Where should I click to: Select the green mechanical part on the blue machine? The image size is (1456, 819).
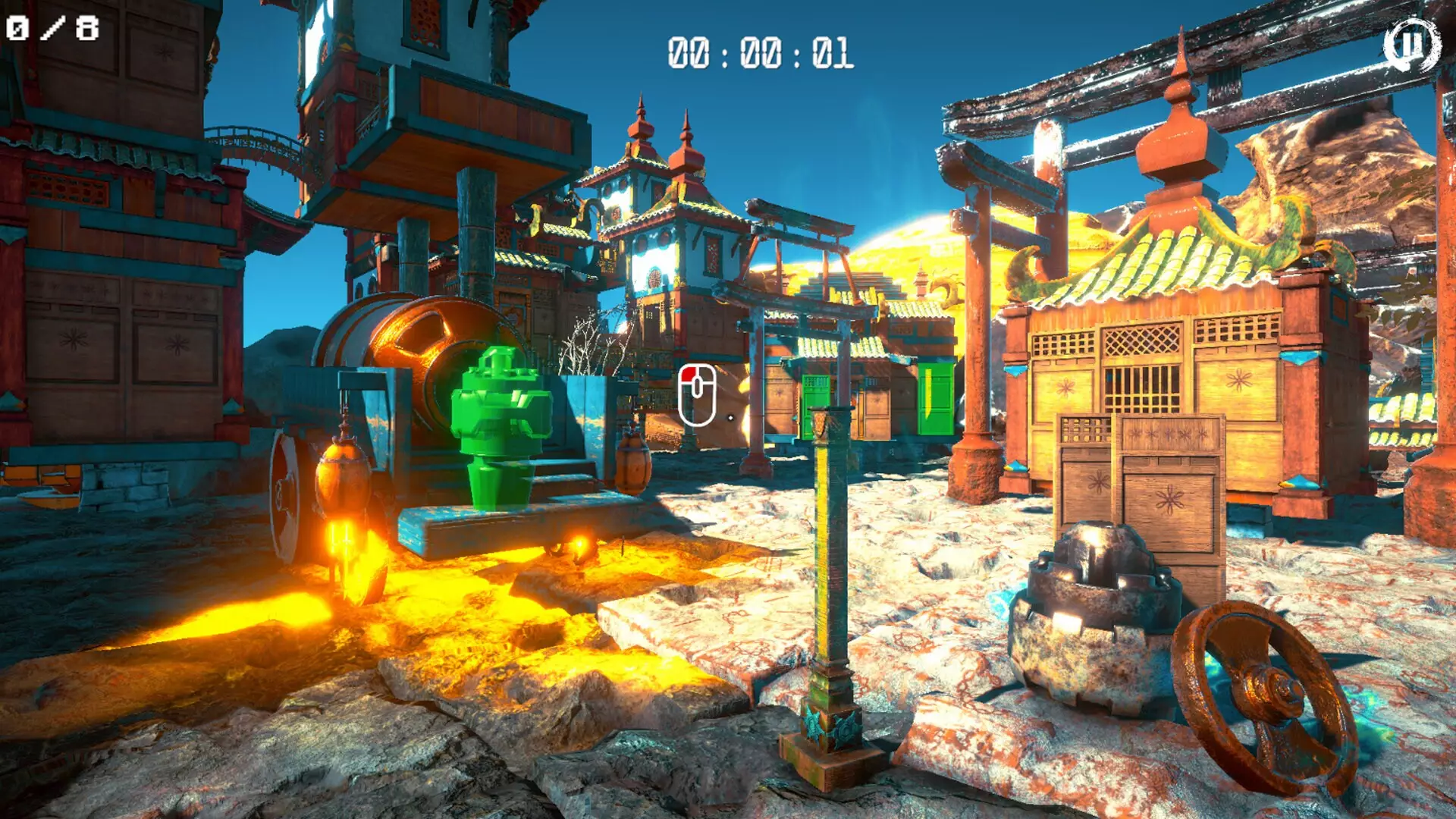(x=500, y=417)
